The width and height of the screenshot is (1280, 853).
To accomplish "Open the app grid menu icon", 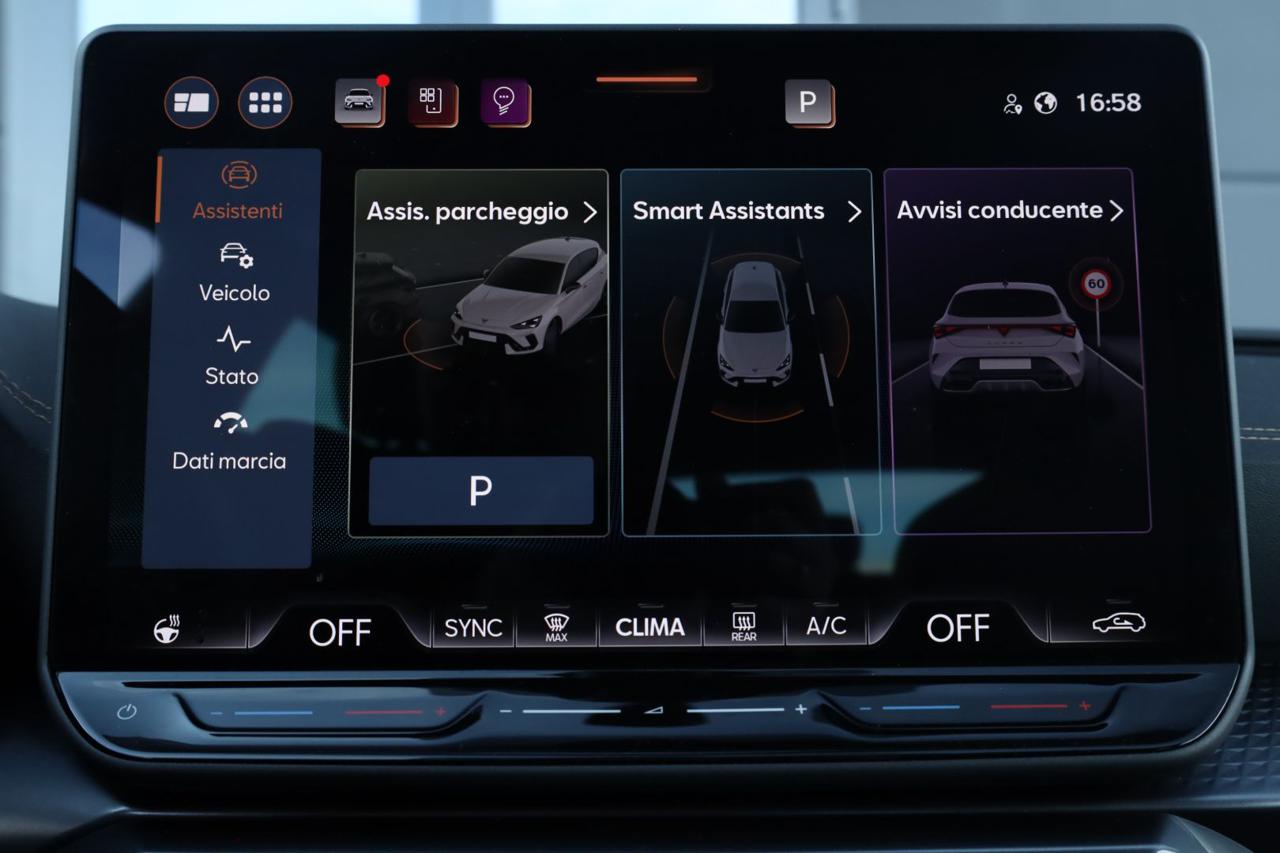I will 265,102.
